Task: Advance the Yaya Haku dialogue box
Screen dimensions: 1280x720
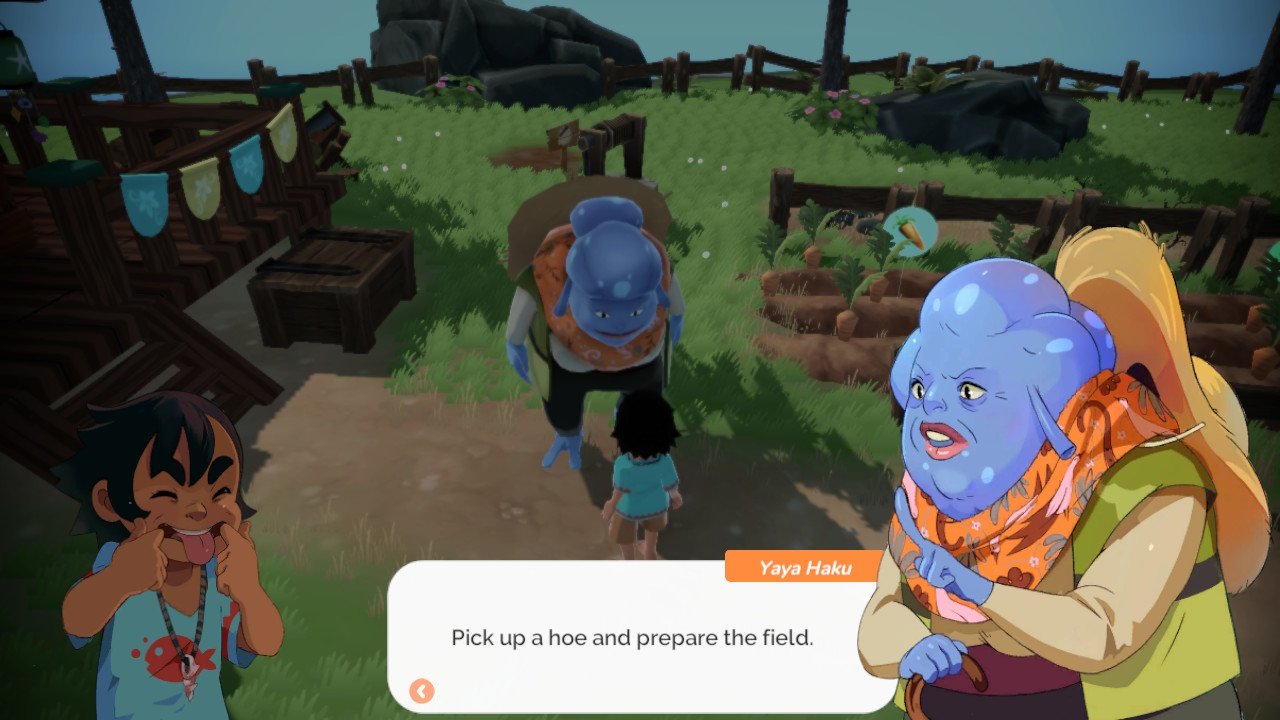Action: tap(632, 637)
